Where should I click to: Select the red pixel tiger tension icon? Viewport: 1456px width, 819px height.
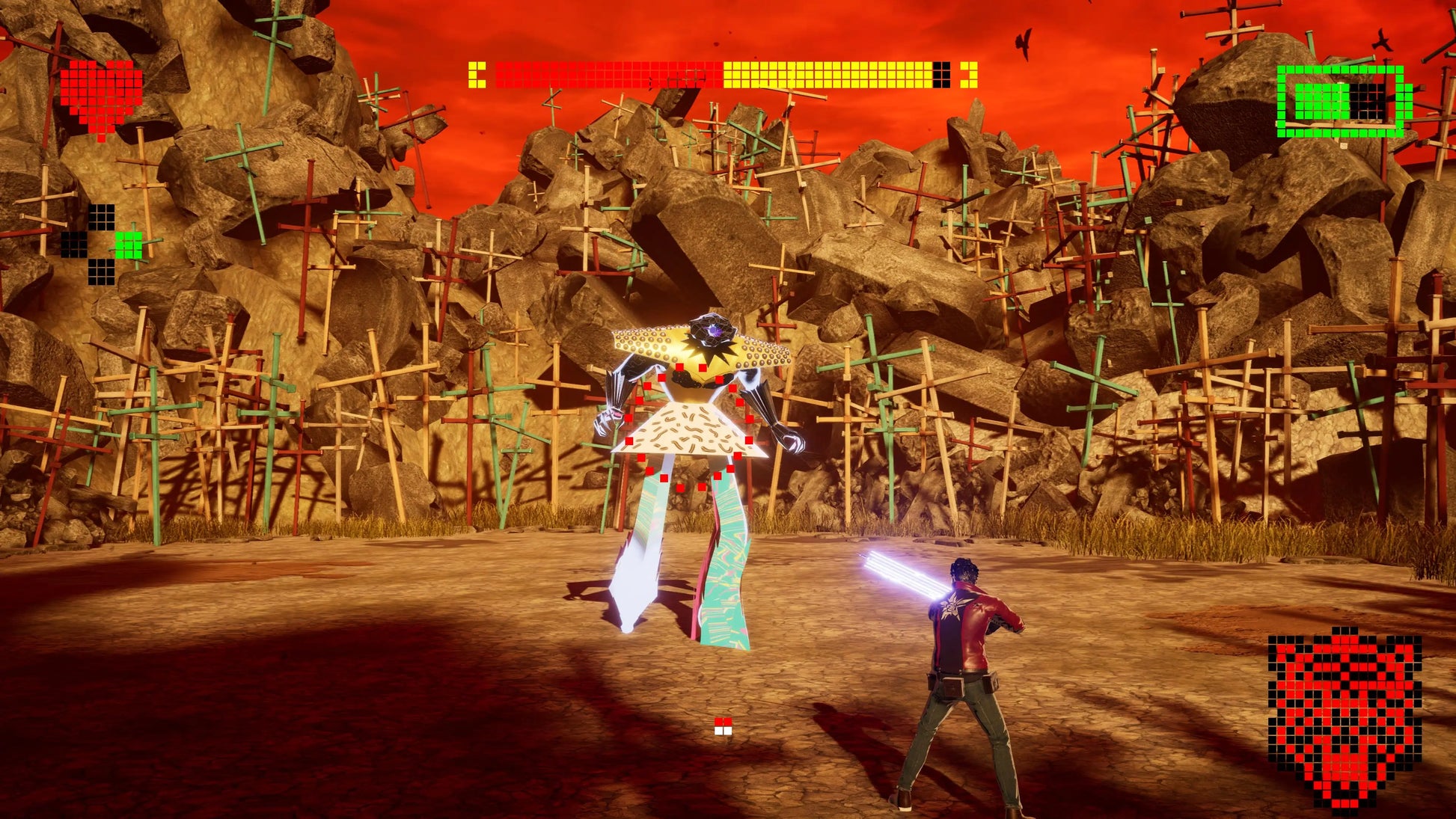[x=1345, y=719]
